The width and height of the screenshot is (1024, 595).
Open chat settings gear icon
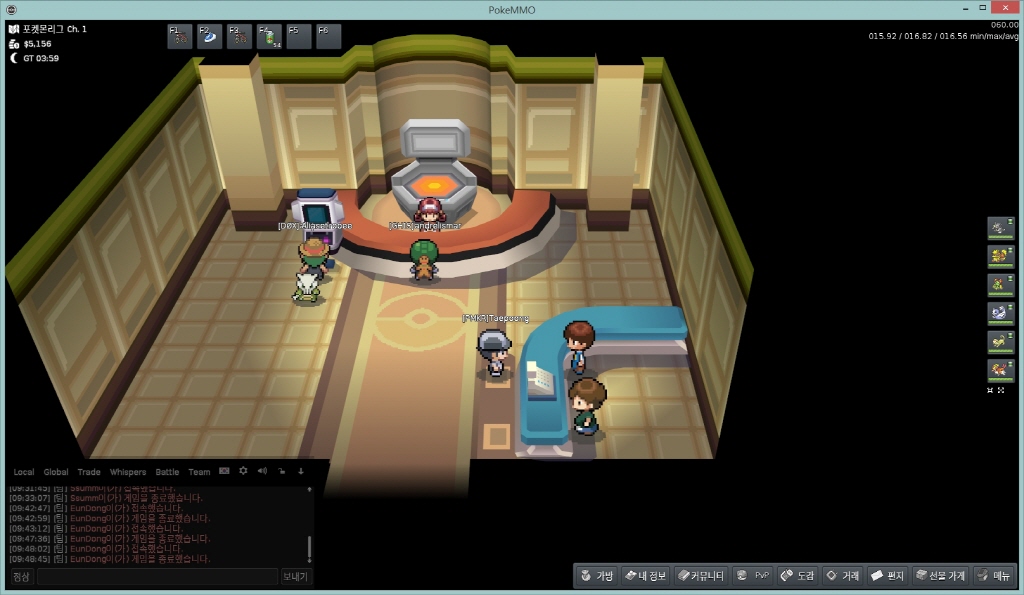point(243,471)
